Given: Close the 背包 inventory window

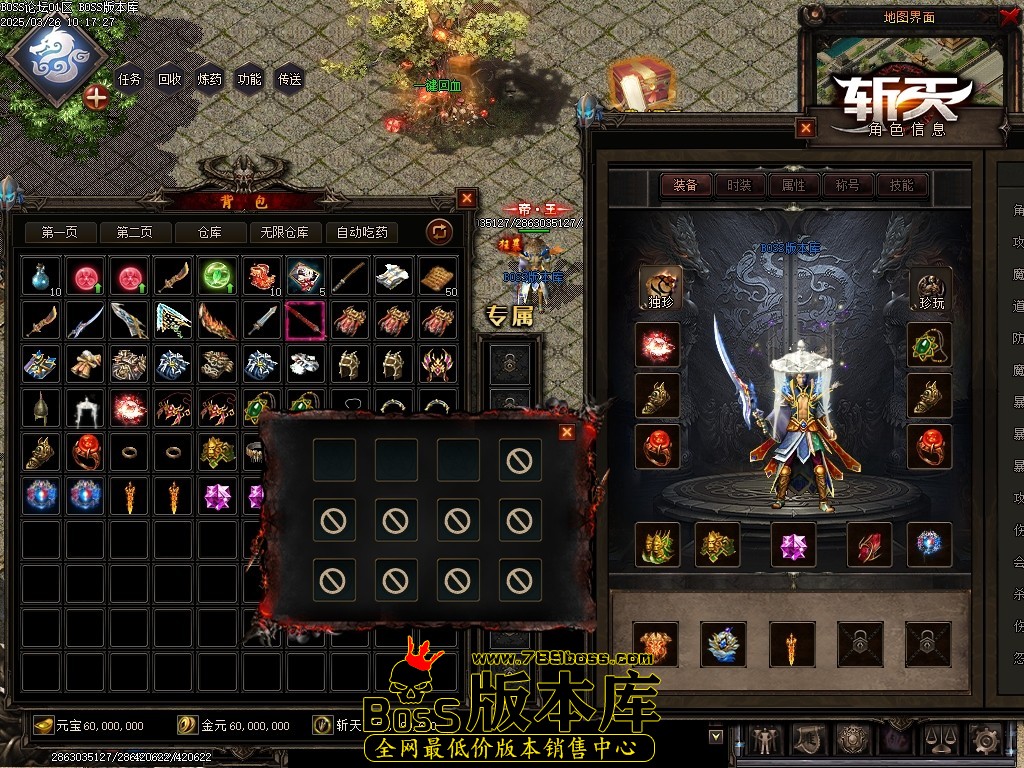Looking at the screenshot, I should click(x=467, y=198).
